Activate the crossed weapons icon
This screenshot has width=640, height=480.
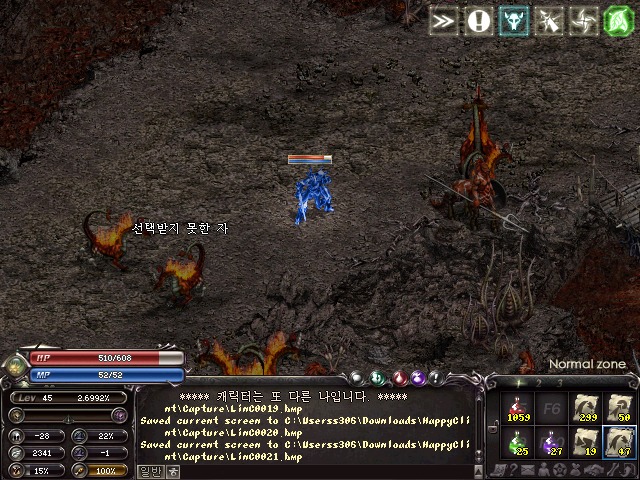click(547, 21)
